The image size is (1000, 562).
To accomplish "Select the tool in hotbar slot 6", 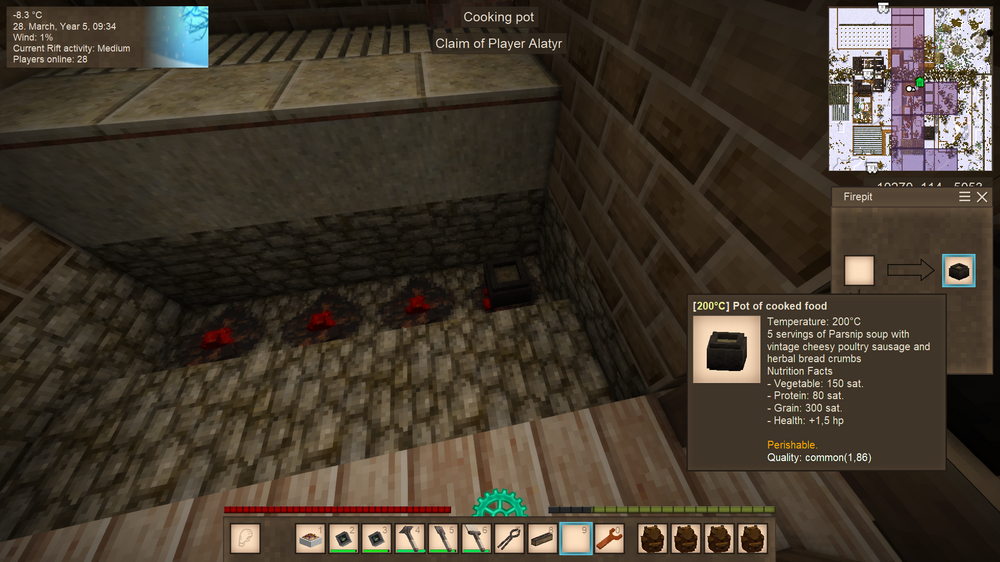I will pyautogui.click(x=477, y=539).
